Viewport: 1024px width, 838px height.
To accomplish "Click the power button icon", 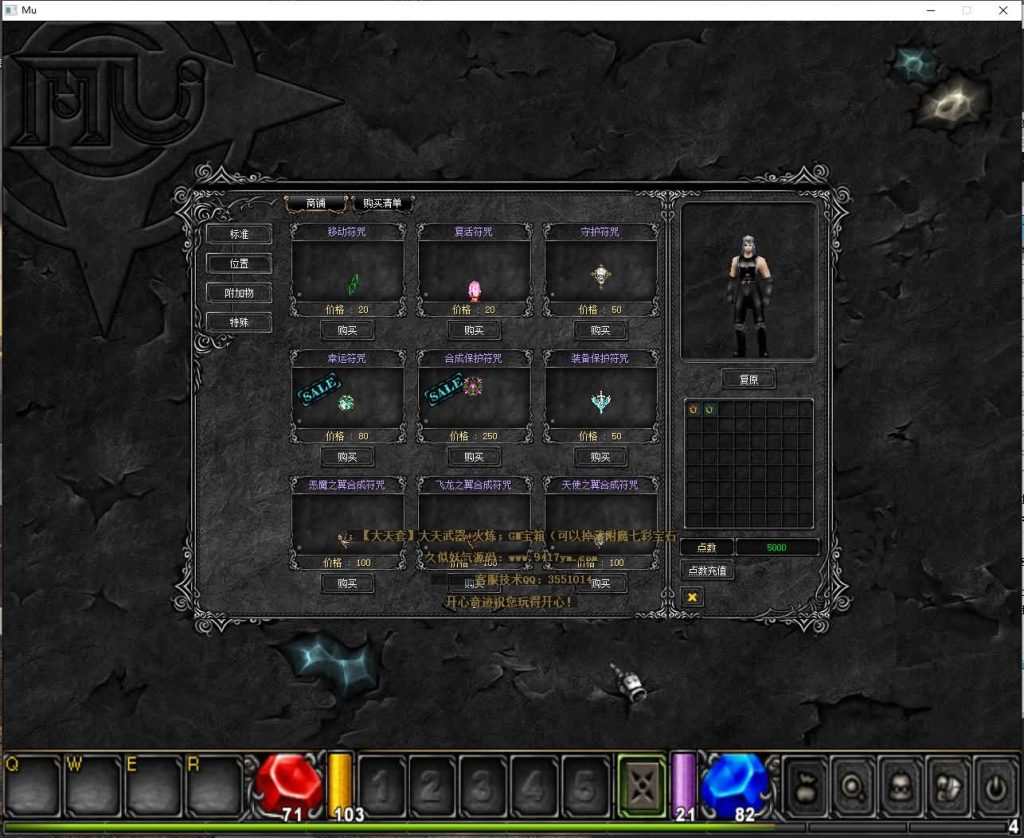I will [996, 786].
